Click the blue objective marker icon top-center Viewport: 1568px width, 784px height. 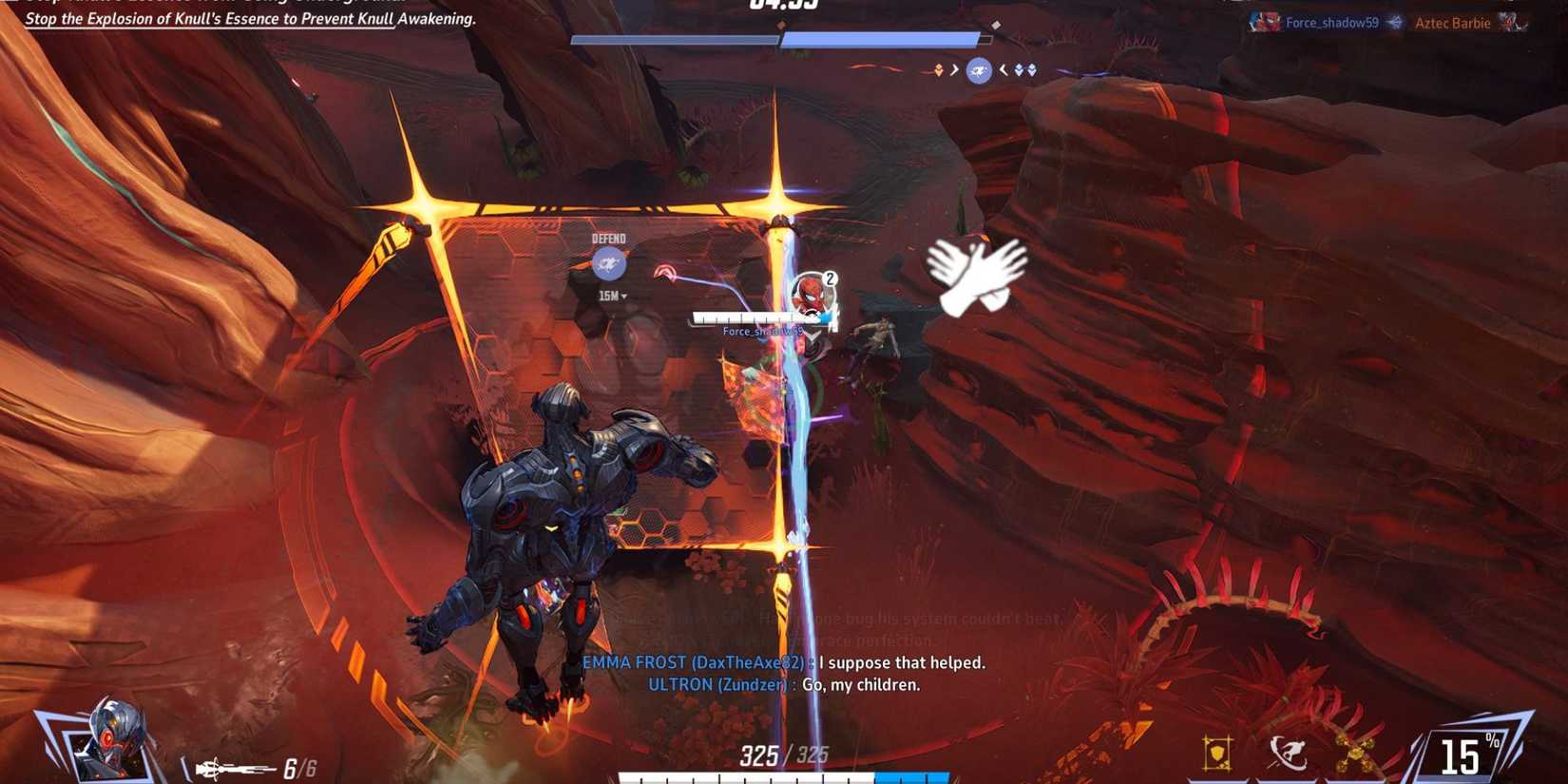coord(978,69)
